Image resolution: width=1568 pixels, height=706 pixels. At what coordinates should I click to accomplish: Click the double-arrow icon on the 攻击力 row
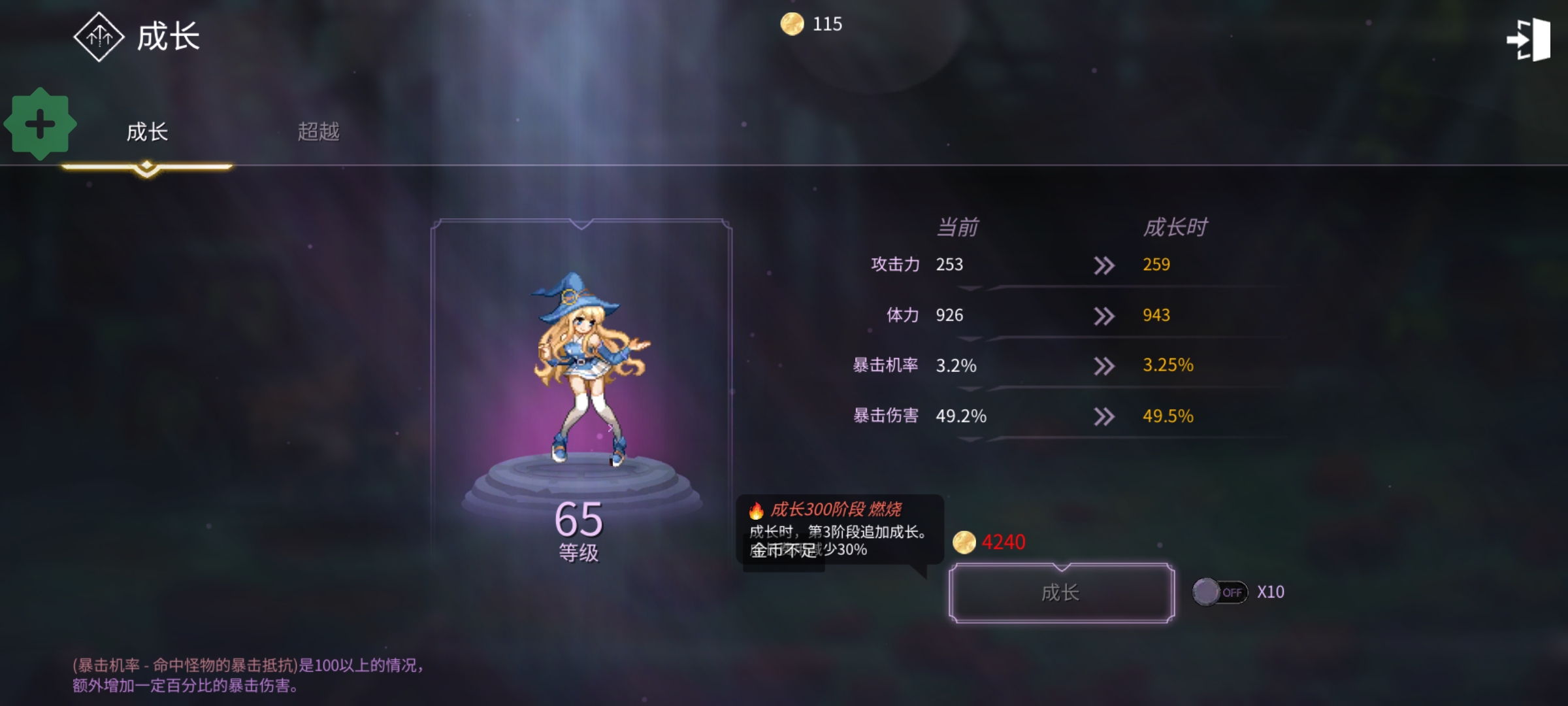(x=1104, y=265)
